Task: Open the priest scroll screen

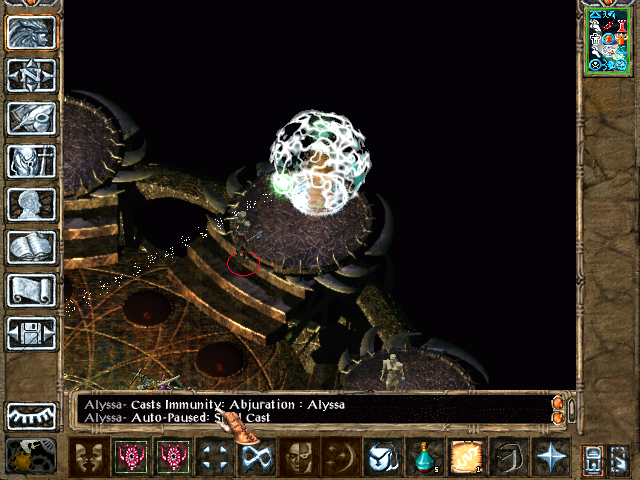Action: click(x=31, y=290)
